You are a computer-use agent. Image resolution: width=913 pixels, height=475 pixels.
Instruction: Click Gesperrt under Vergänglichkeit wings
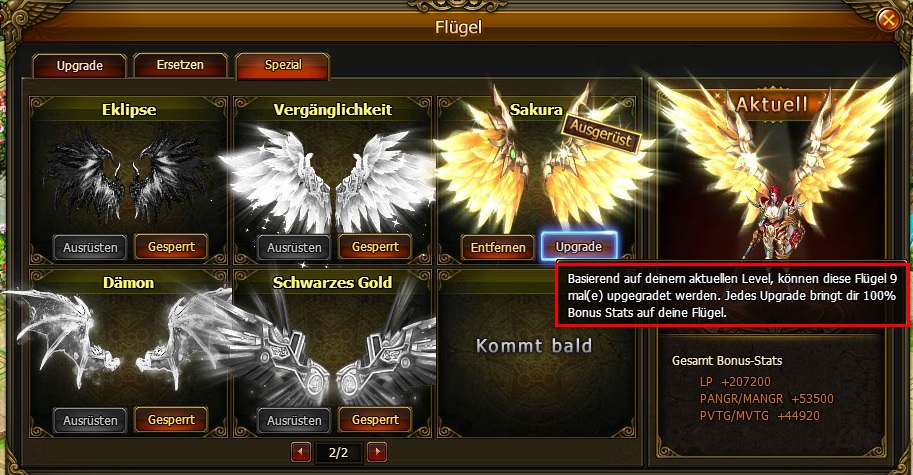pos(375,247)
